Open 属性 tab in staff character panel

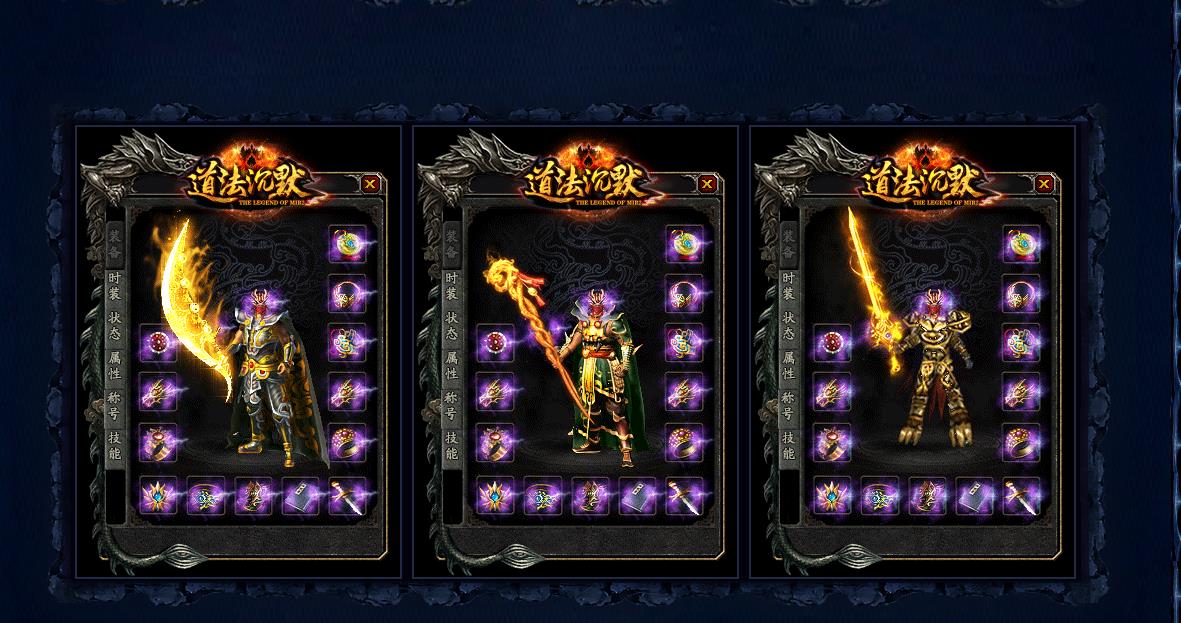(452, 365)
